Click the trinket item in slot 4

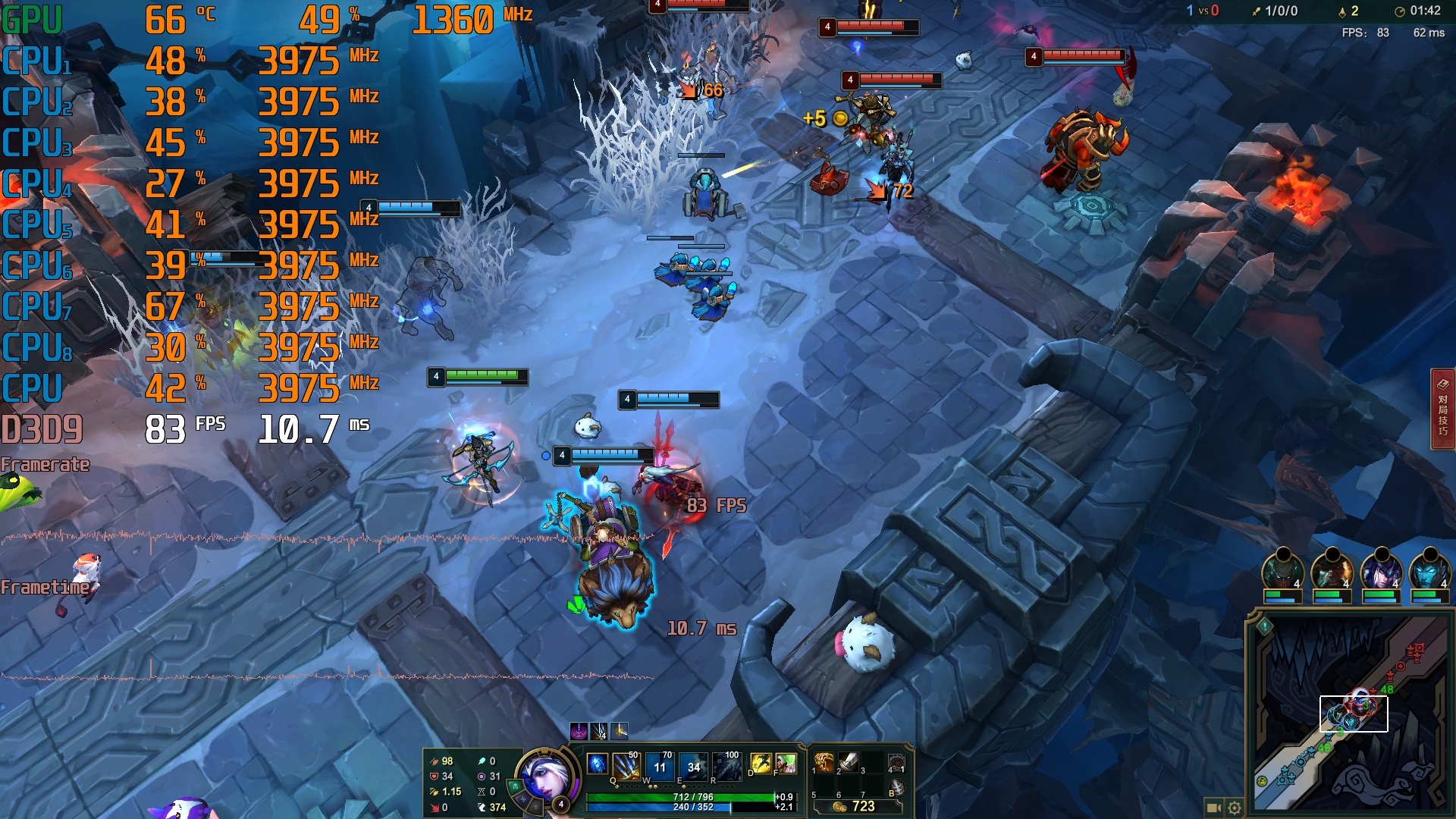pyautogui.click(x=896, y=762)
